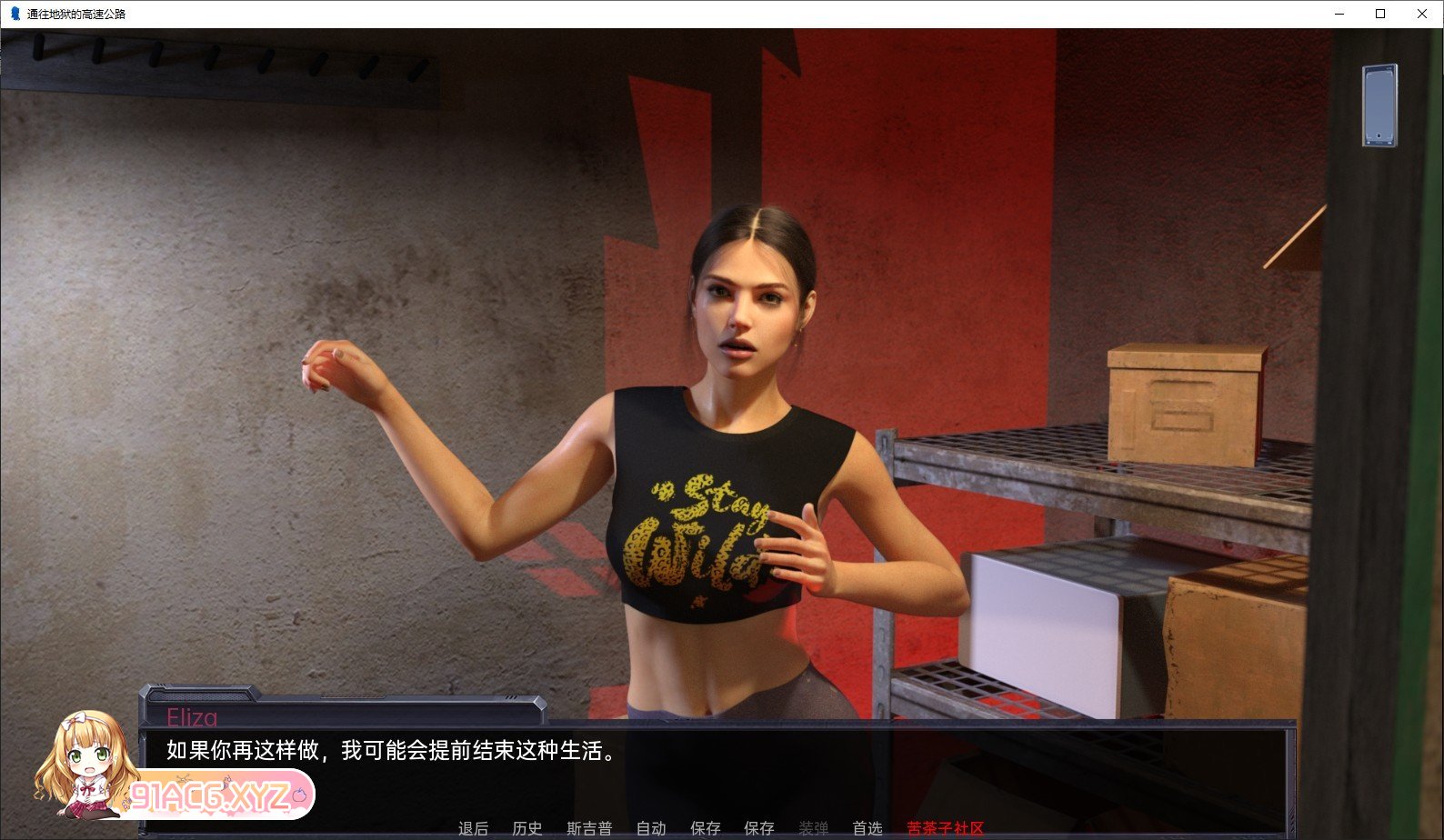
Task: Open the smartphone icon in the corner
Action: (1379, 105)
